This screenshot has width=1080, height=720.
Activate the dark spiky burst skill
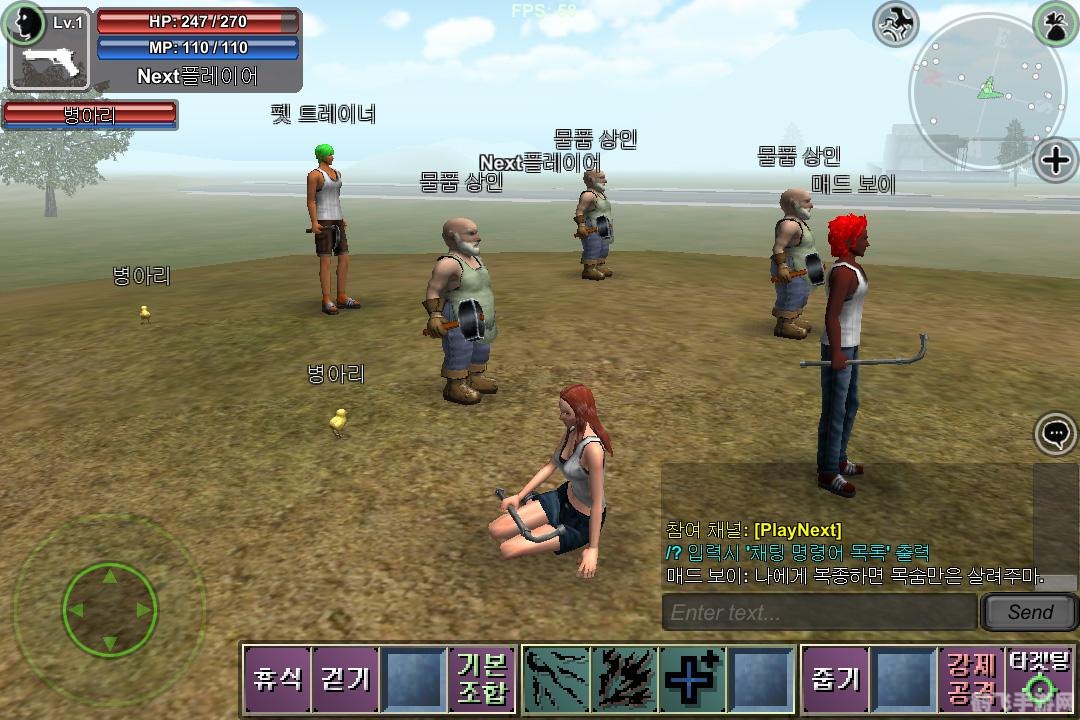coord(625,679)
